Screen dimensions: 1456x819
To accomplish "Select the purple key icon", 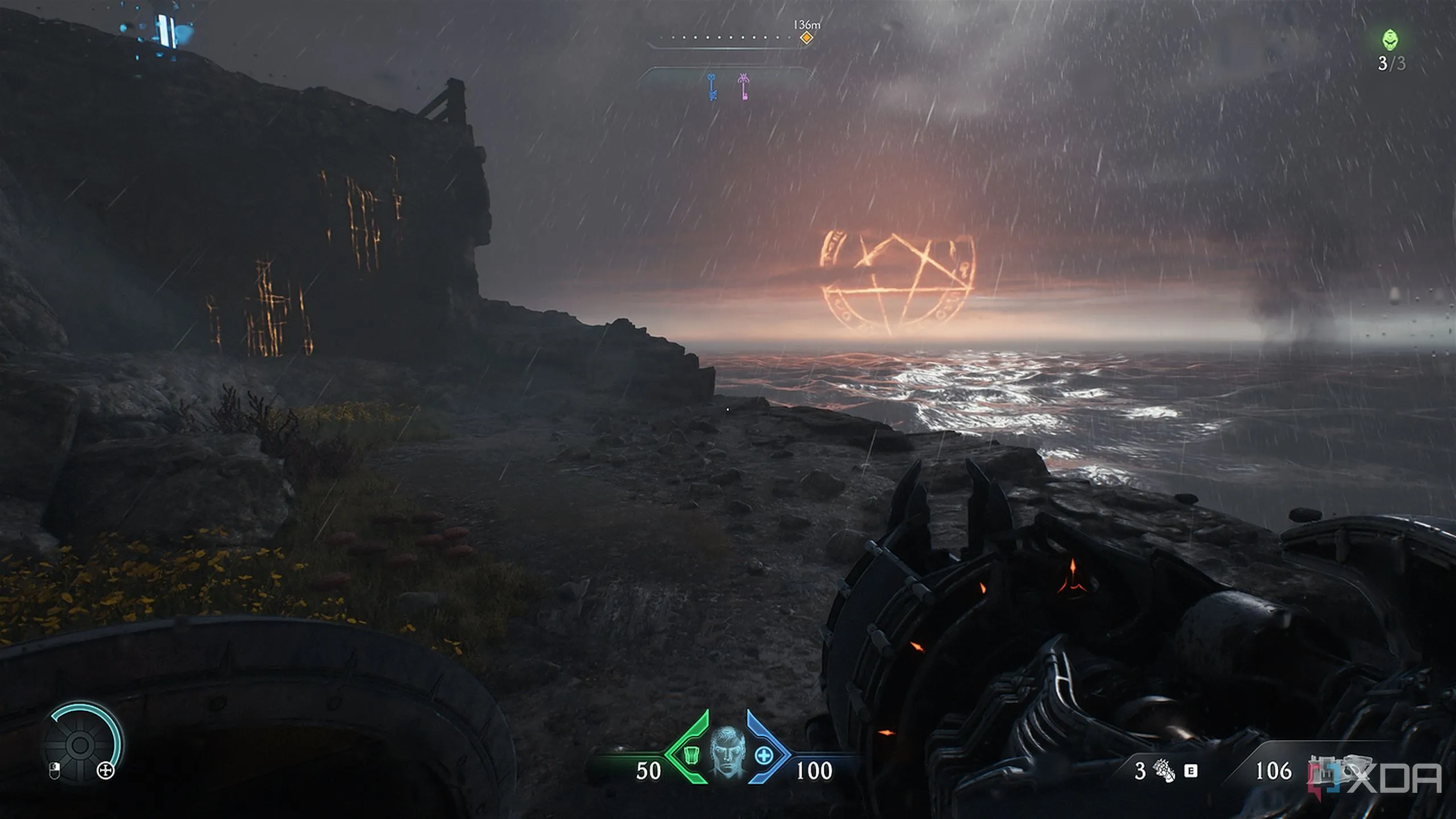I will [743, 87].
